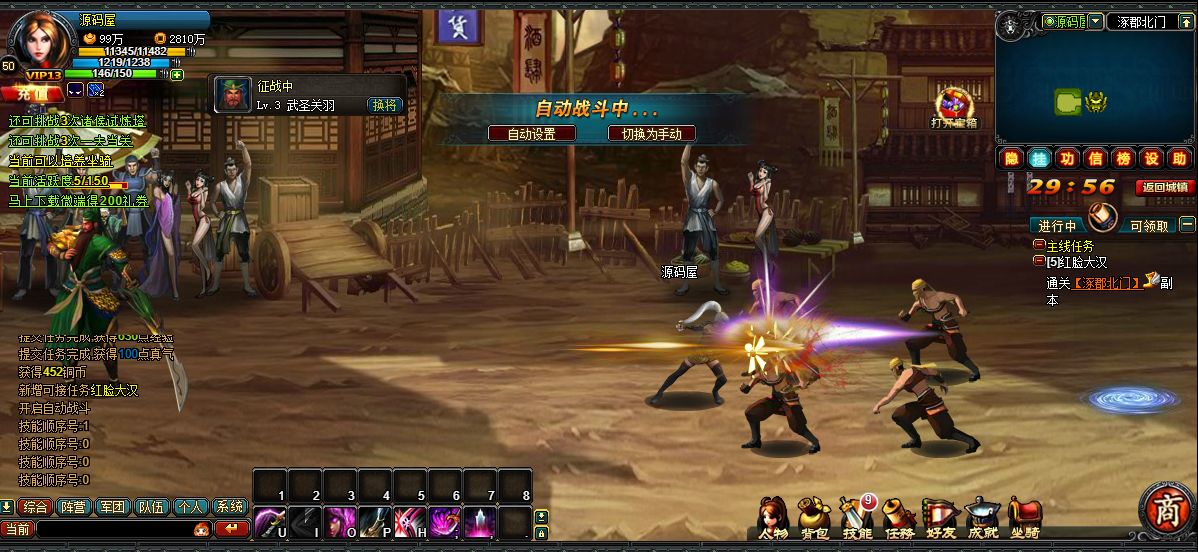Open the 充值 recharge button
Viewport: 1198px width, 552px height.
coord(31,93)
